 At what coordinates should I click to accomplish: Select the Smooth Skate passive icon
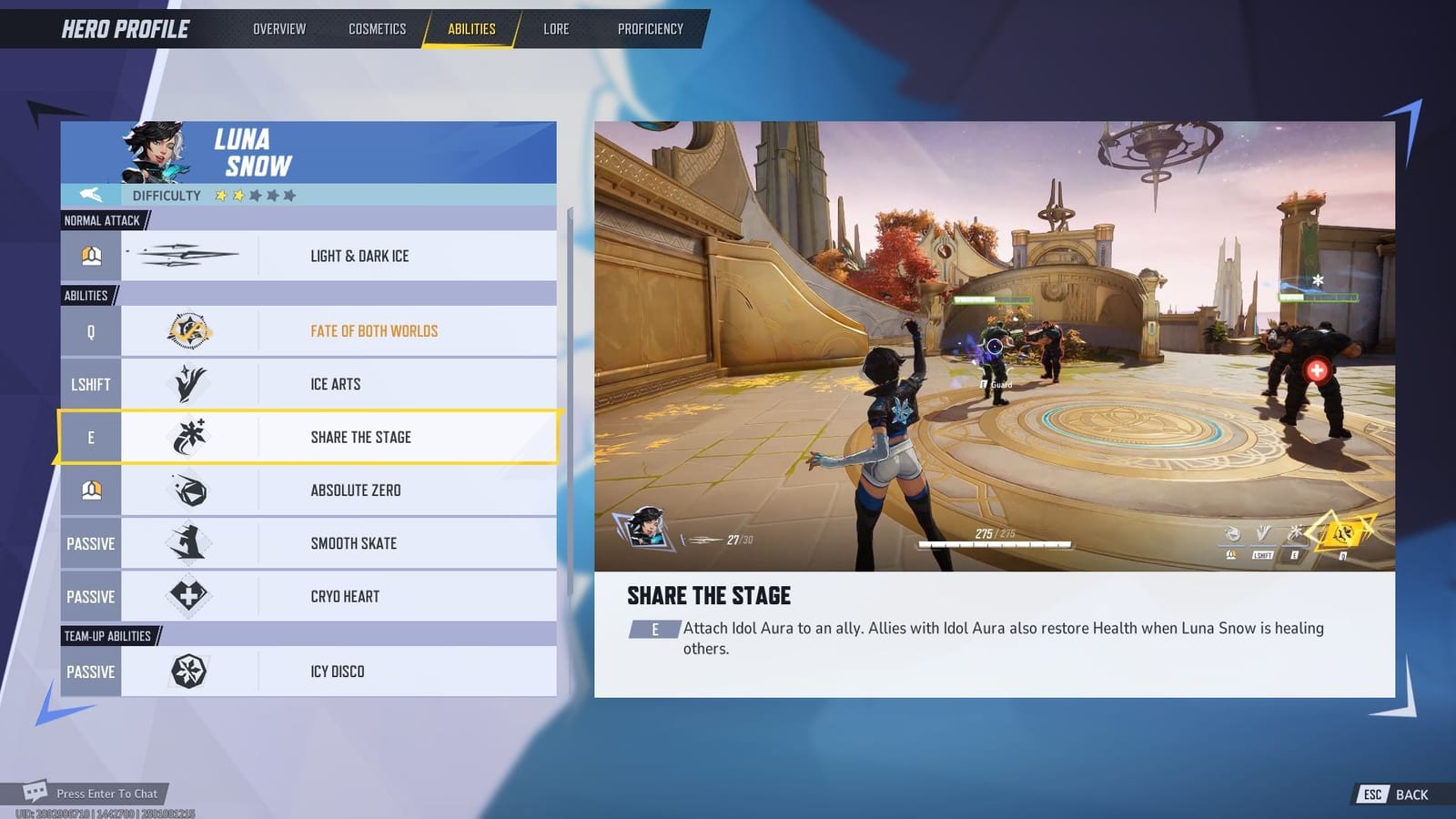[x=187, y=542]
